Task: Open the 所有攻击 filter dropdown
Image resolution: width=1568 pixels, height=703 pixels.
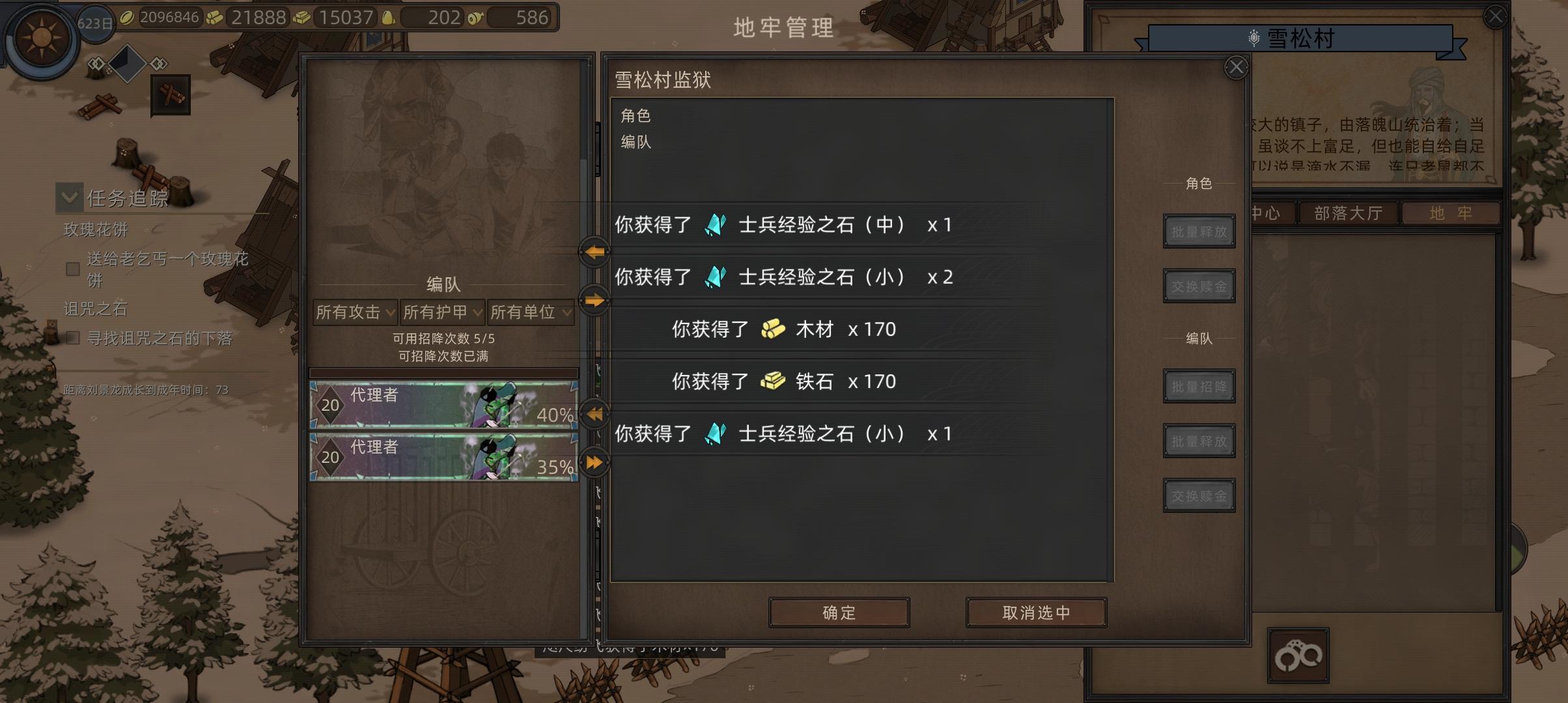Action: pos(354,312)
